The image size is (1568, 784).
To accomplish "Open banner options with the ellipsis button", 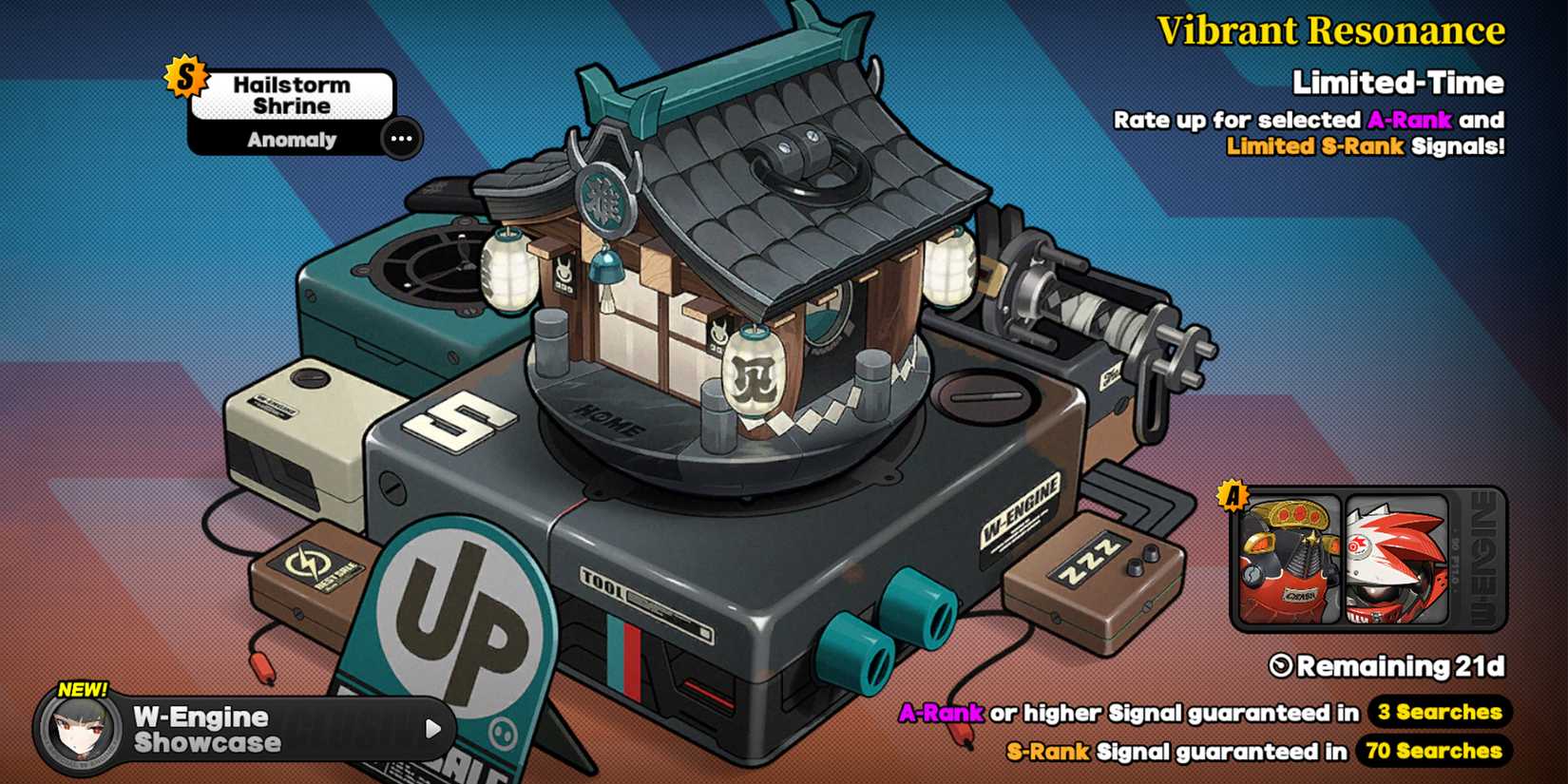I will [x=401, y=138].
